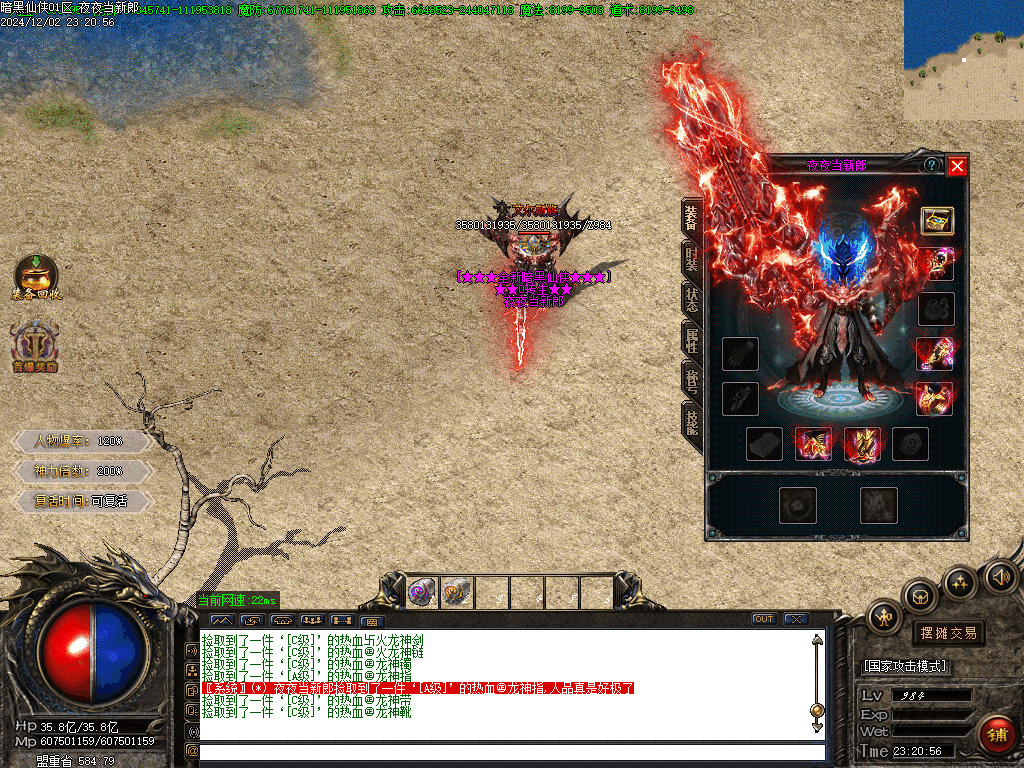Show the 技能 tab
The height and width of the screenshot is (768, 1024).
click(x=692, y=421)
